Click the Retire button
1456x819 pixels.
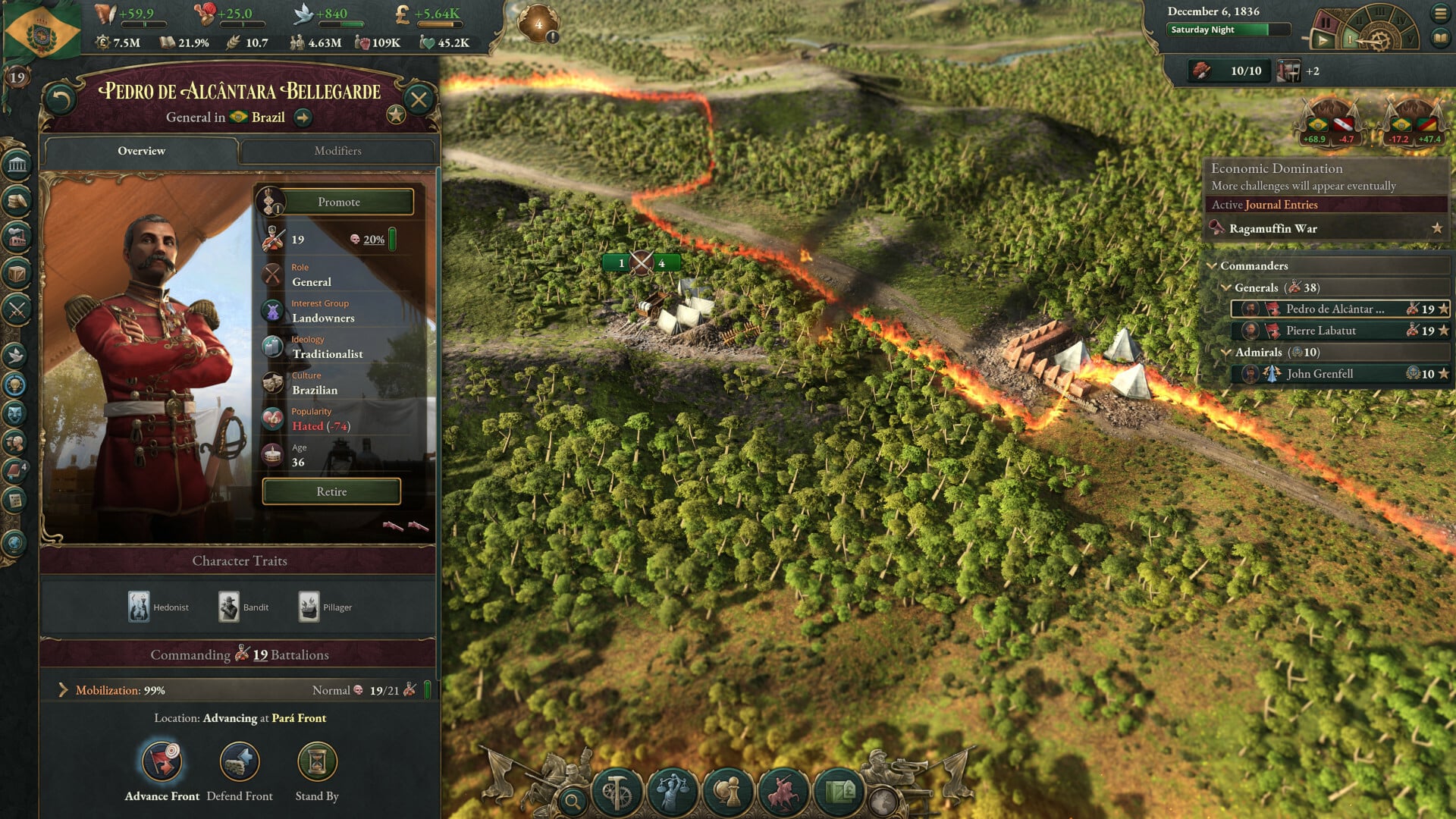coord(331,491)
